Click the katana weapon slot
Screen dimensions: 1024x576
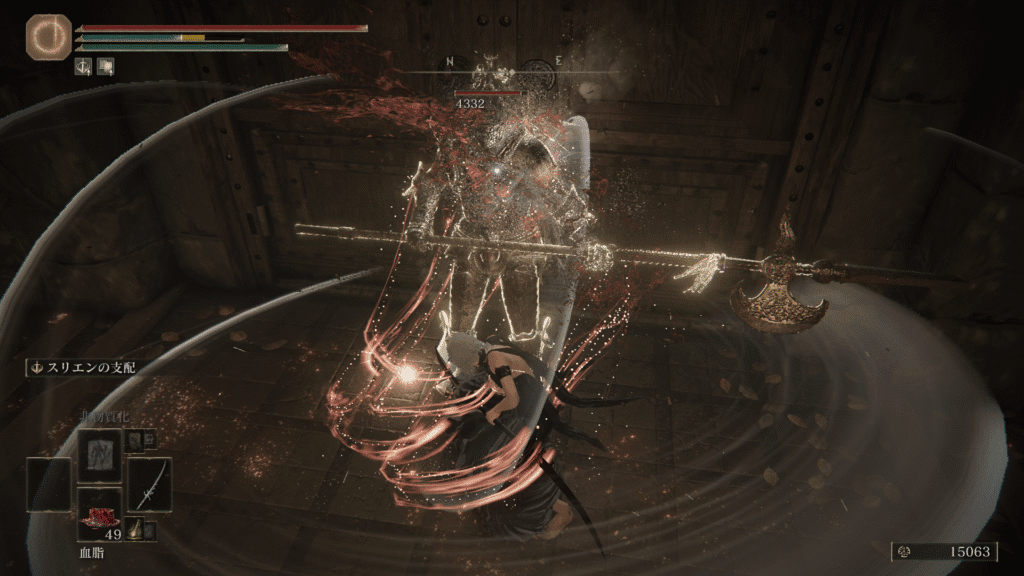pyautogui.click(x=149, y=484)
